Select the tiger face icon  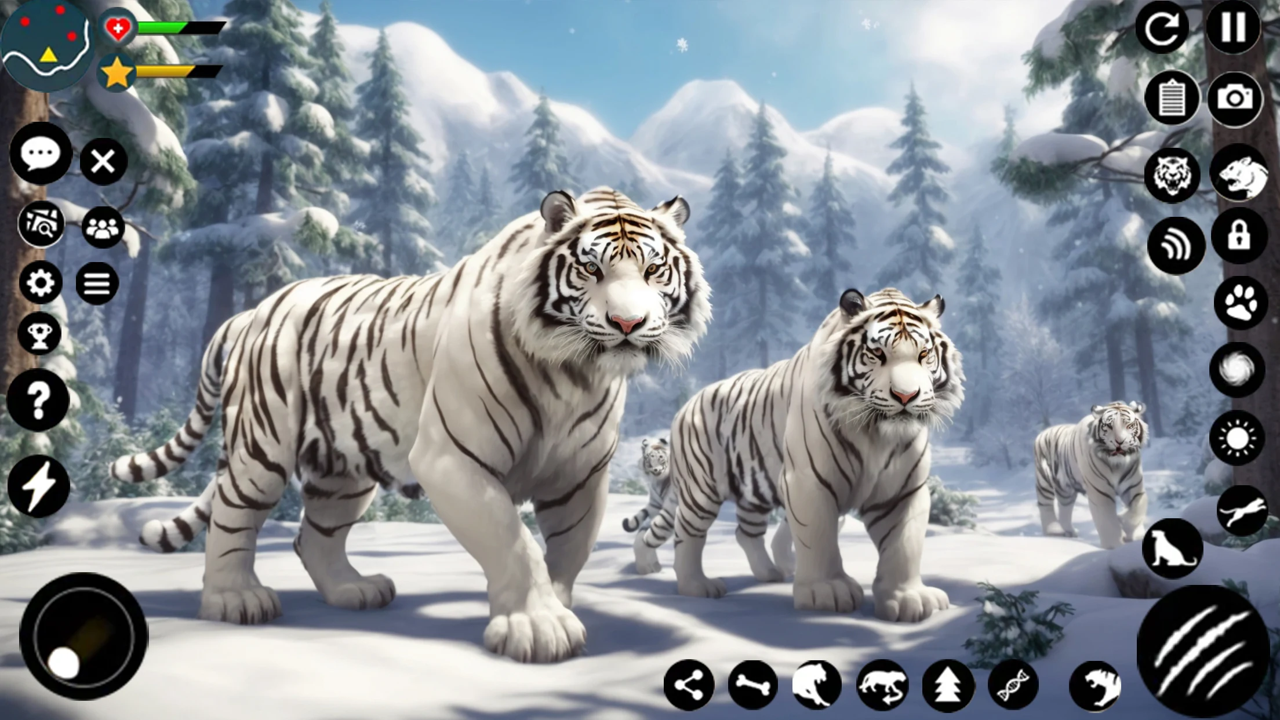click(1172, 175)
